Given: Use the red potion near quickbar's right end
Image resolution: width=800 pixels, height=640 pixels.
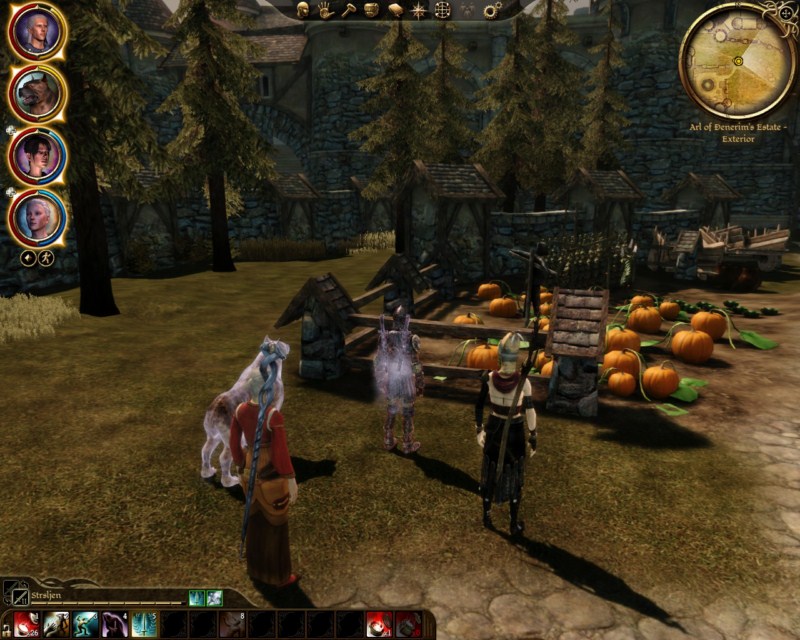Looking at the screenshot, I should point(379,624).
